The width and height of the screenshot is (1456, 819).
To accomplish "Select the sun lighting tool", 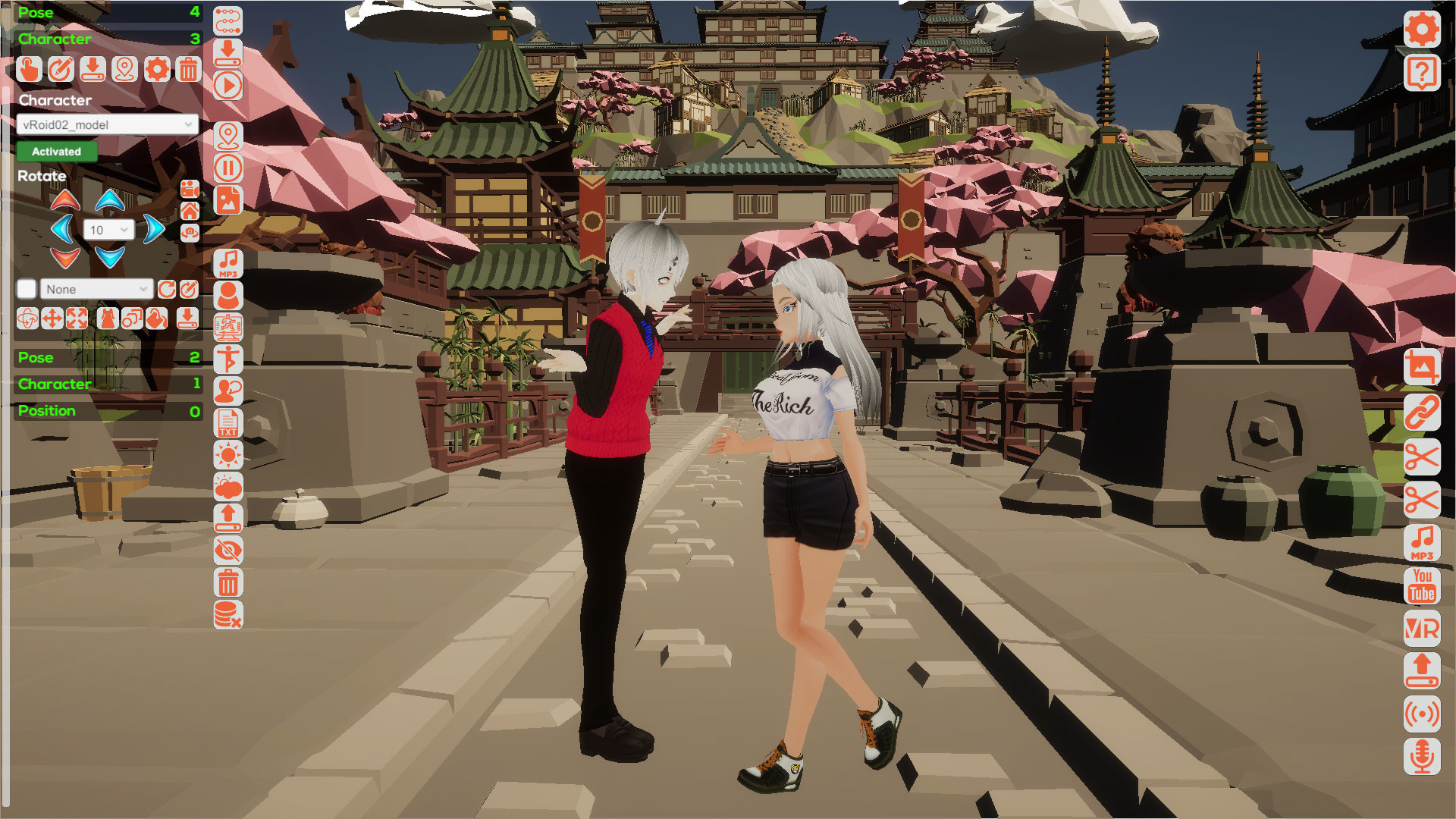I will click(x=227, y=456).
